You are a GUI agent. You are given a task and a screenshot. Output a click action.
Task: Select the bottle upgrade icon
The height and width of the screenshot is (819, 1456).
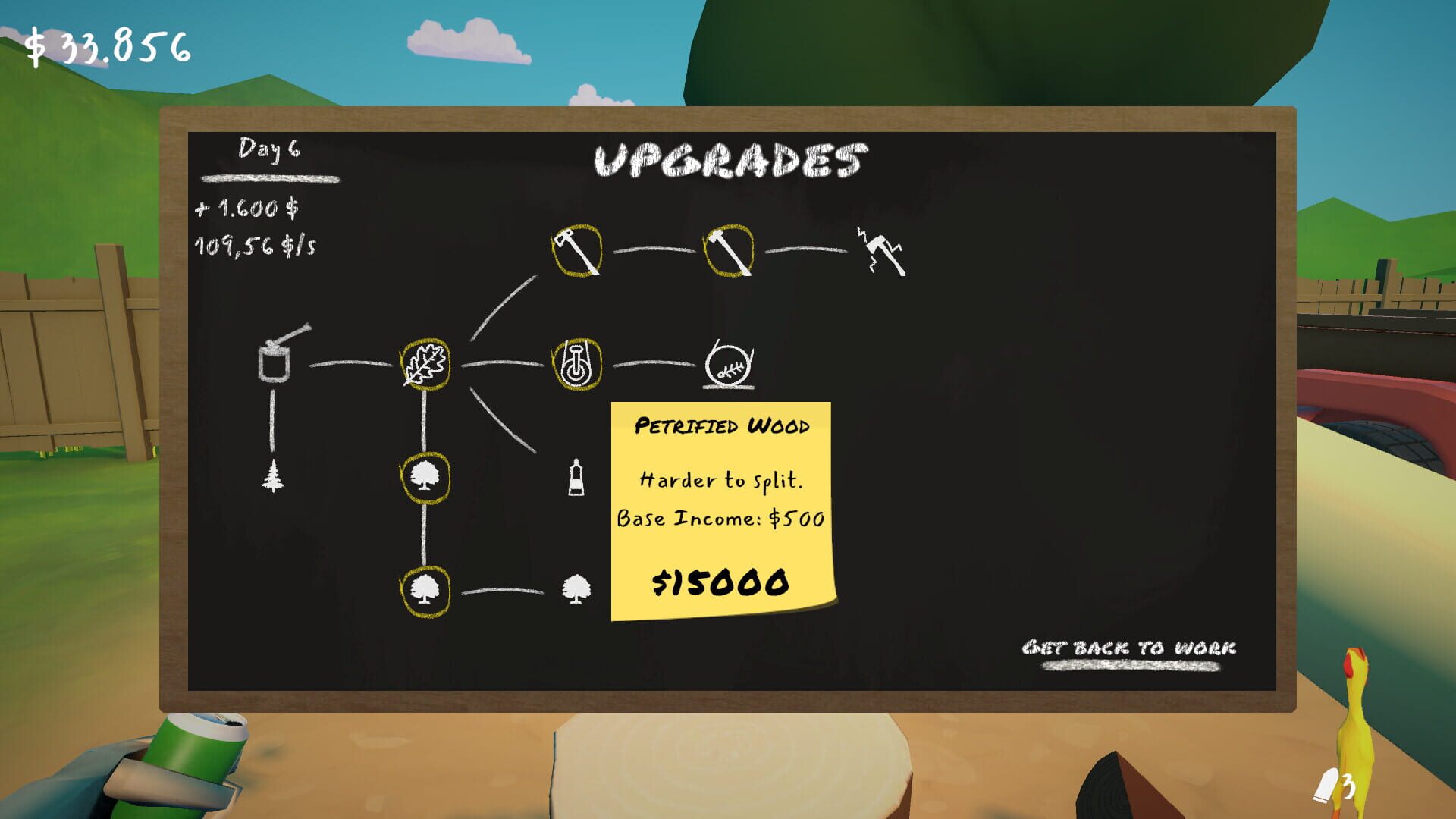(x=578, y=478)
